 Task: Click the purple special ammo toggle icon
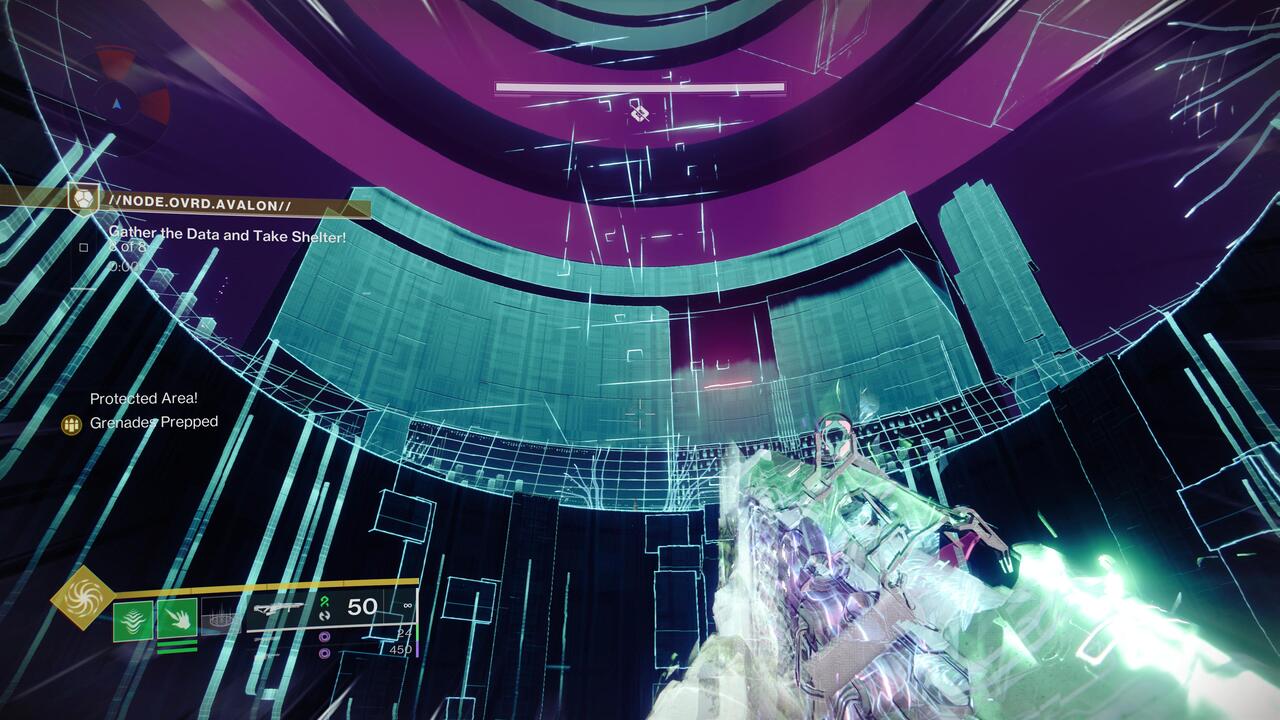tap(324, 637)
